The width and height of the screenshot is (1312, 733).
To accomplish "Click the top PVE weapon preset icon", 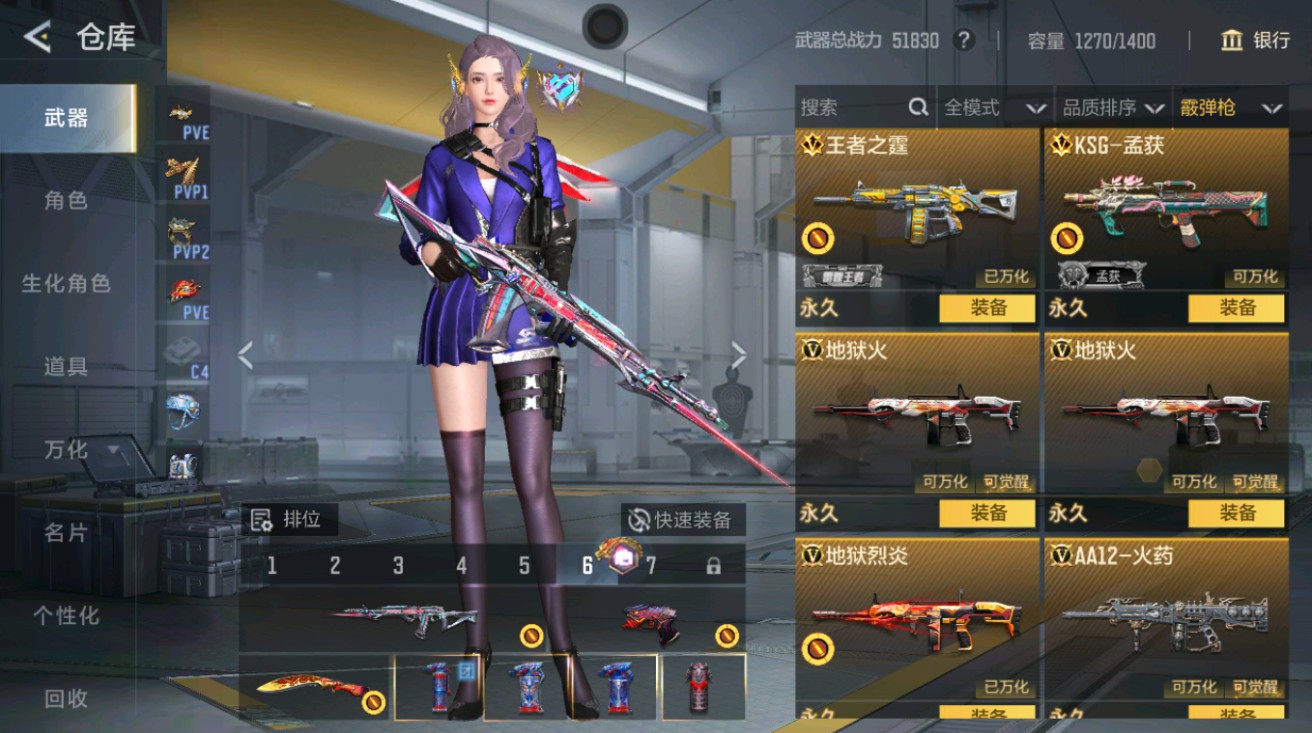I will (180, 116).
